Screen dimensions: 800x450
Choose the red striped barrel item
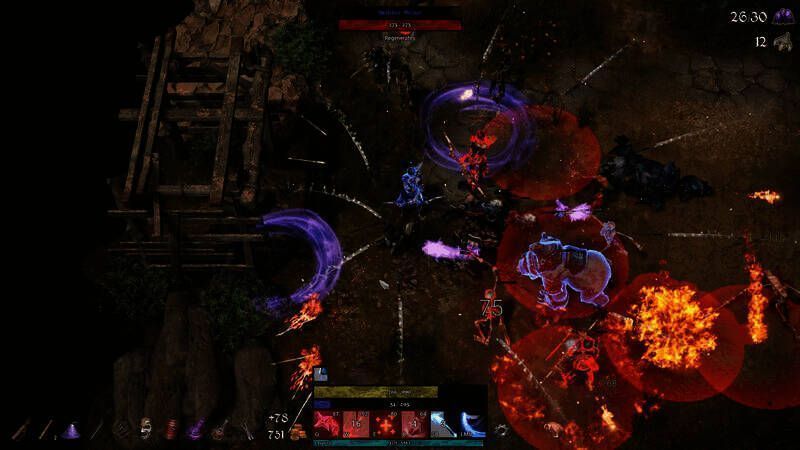point(170,430)
